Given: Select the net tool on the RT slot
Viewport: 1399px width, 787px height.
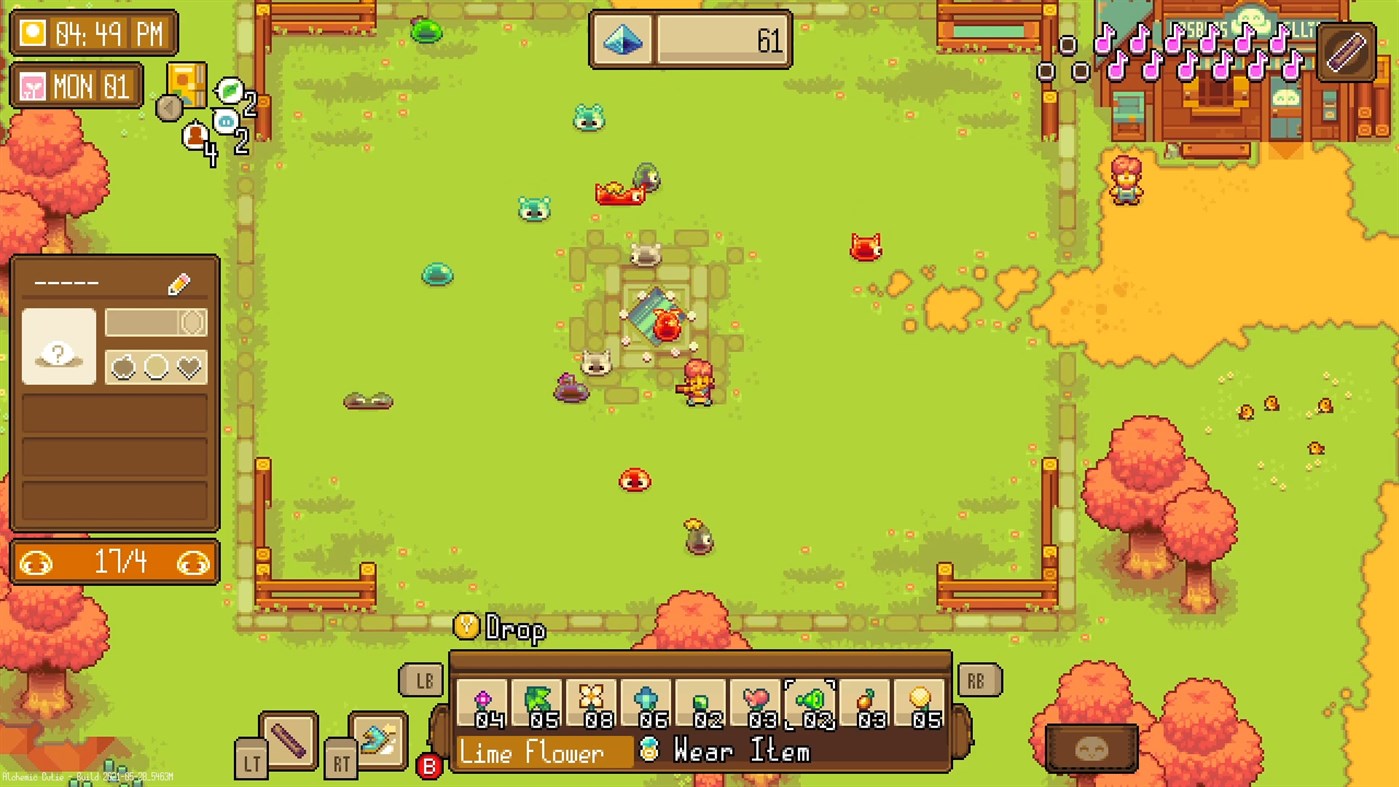Looking at the screenshot, I should (x=379, y=739).
